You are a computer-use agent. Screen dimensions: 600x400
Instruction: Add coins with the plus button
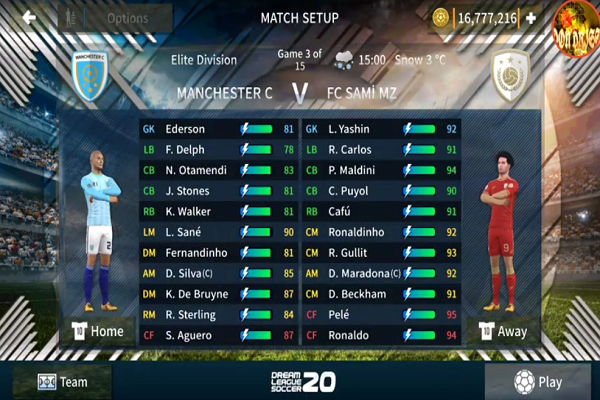[x=531, y=18]
